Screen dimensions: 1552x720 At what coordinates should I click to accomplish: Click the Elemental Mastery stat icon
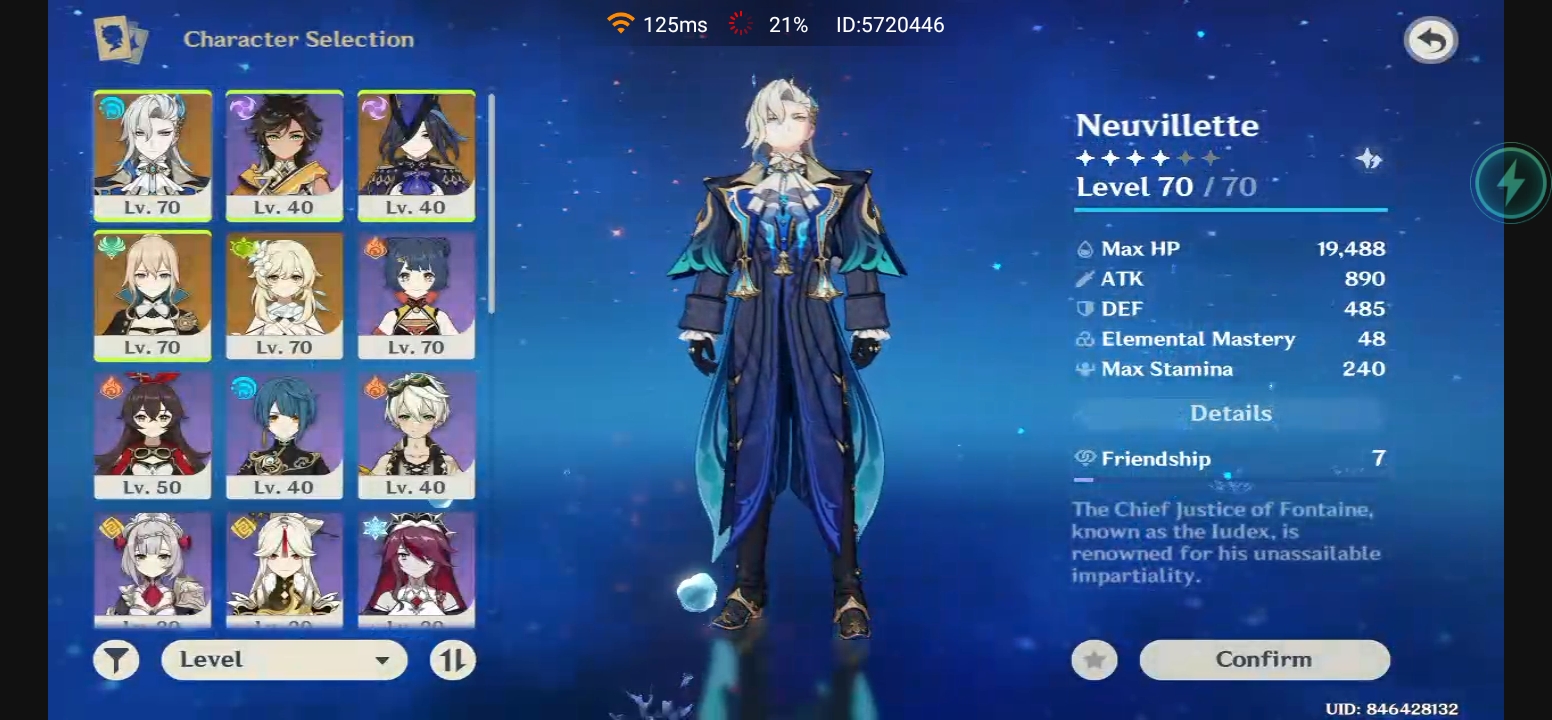tap(1084, 339)
